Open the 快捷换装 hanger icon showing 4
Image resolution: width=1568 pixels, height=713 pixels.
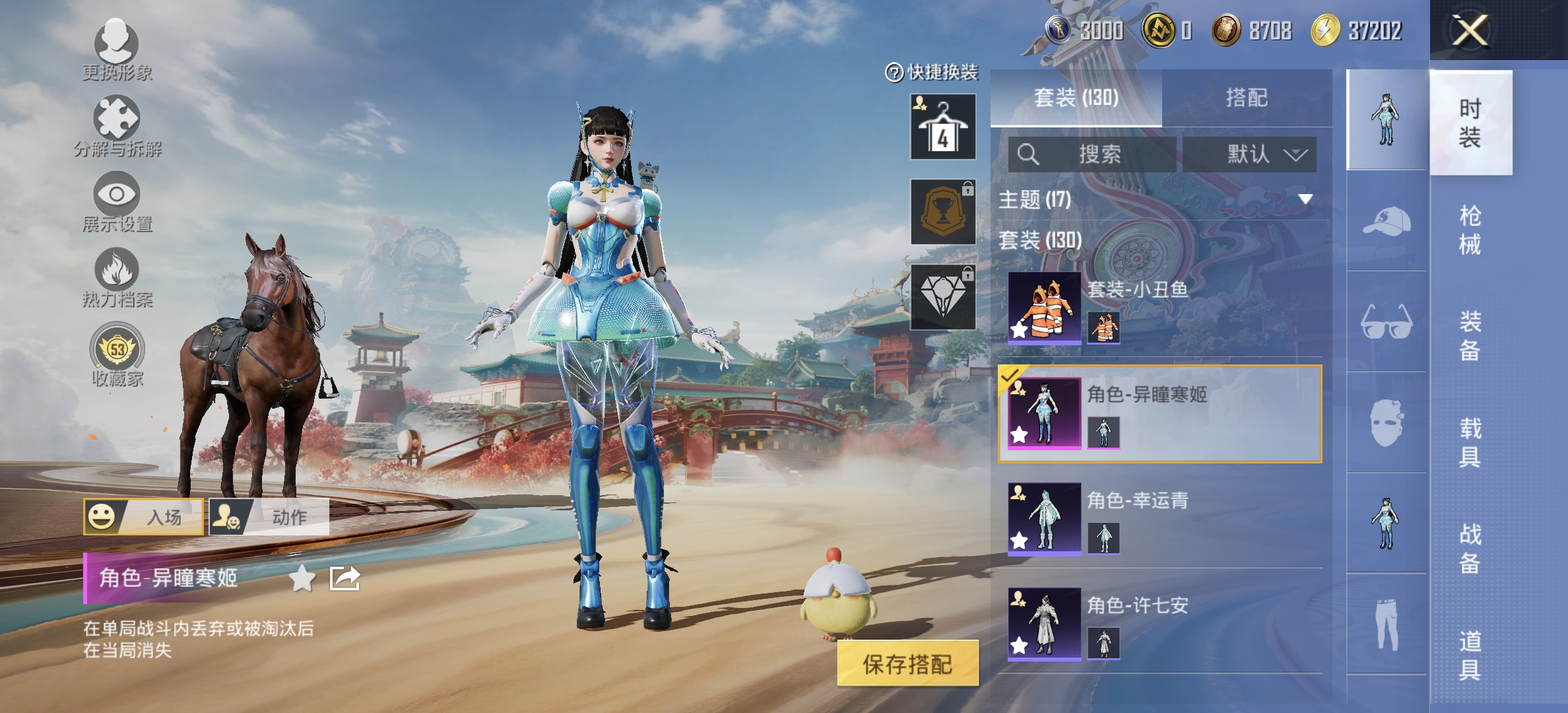(x=942, y=127)
